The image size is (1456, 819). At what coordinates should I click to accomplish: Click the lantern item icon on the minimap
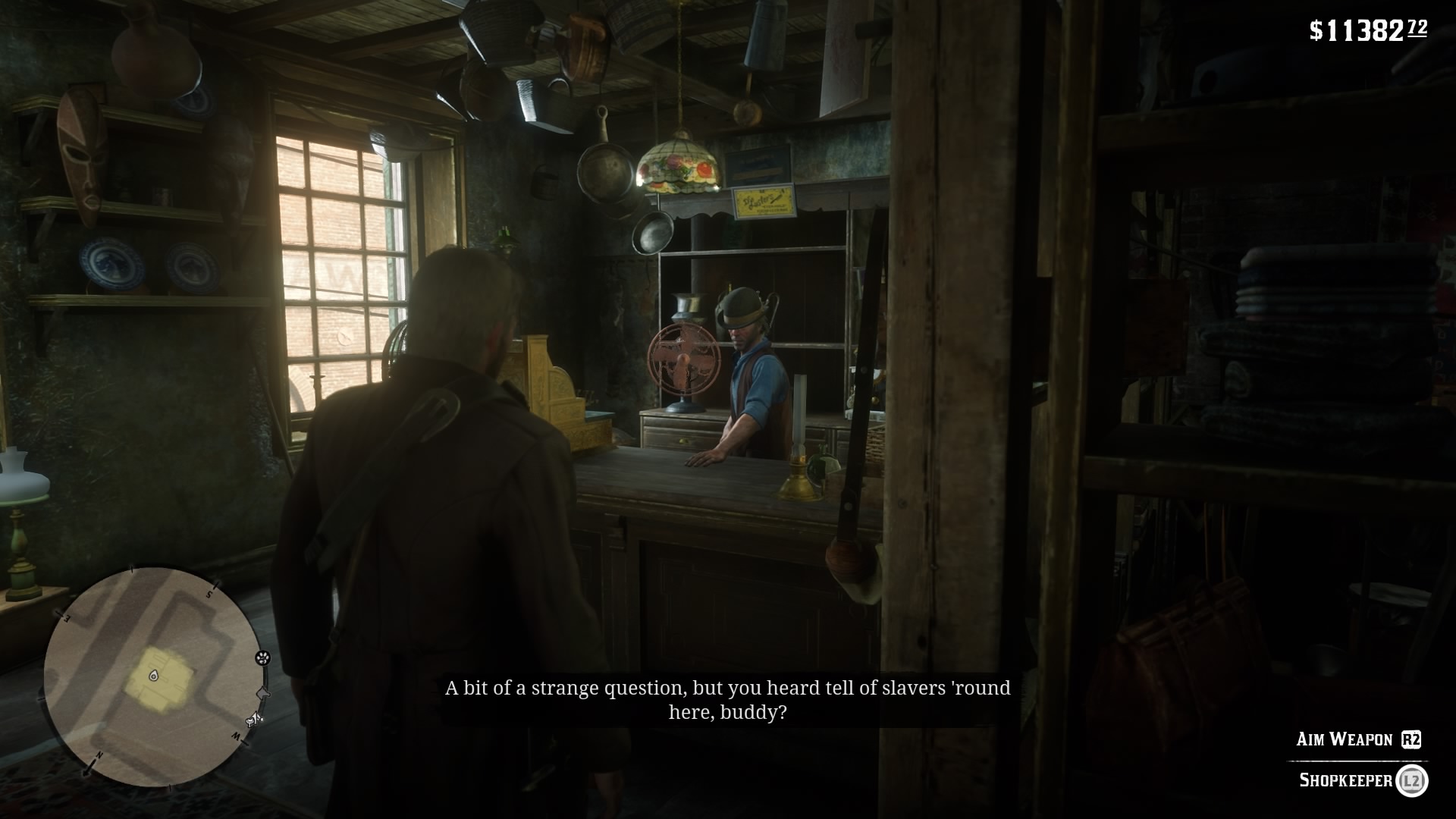tap(251, 720)
